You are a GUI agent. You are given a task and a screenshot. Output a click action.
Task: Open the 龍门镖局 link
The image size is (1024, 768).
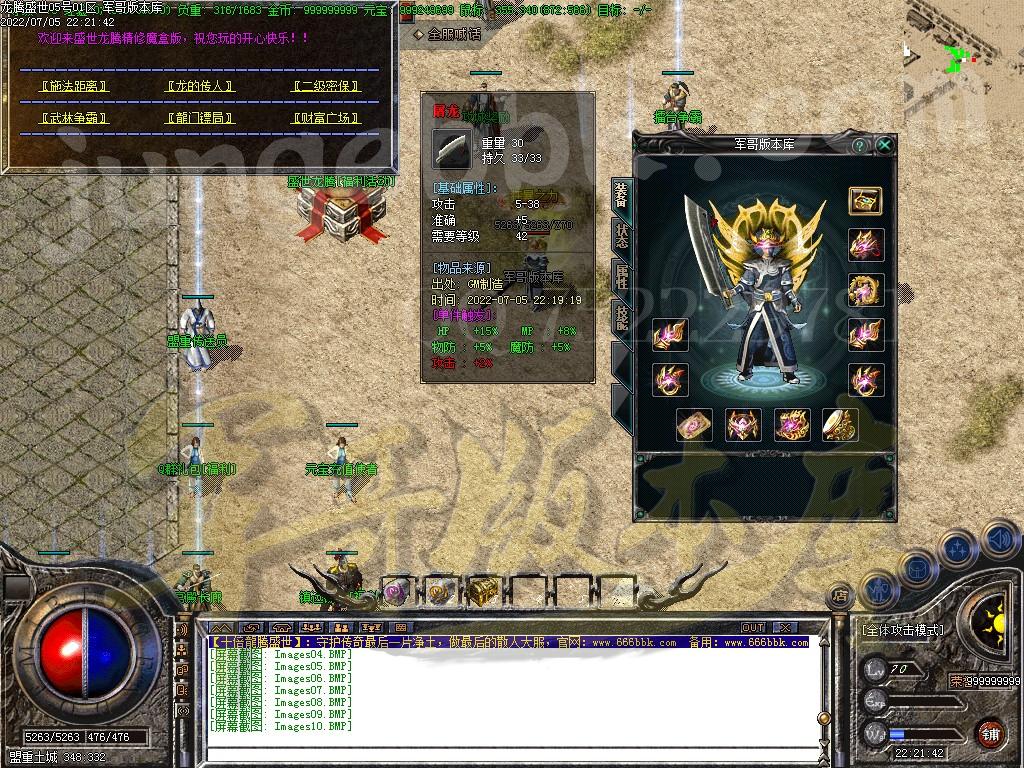(198, 118)
